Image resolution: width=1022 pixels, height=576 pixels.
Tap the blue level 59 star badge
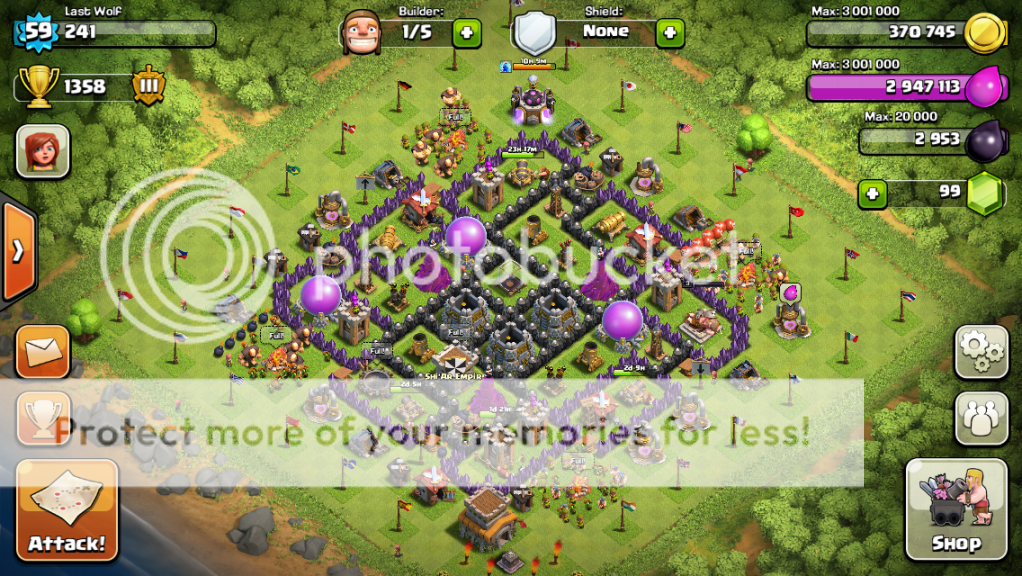[x=38, y=32]
